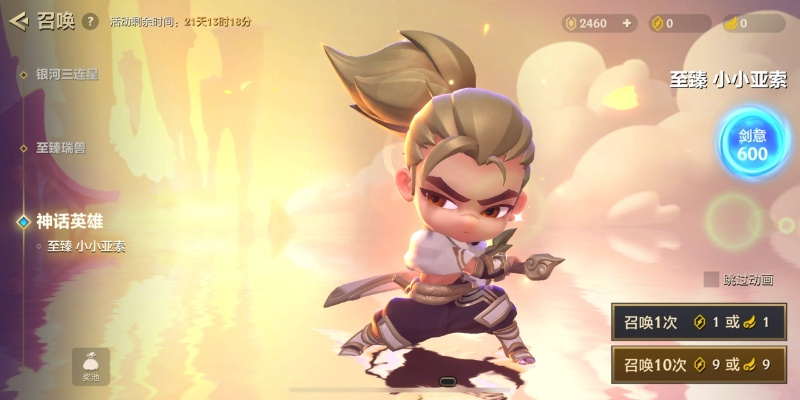Toggle the 跳过动画 checkbox

point(711,279)
